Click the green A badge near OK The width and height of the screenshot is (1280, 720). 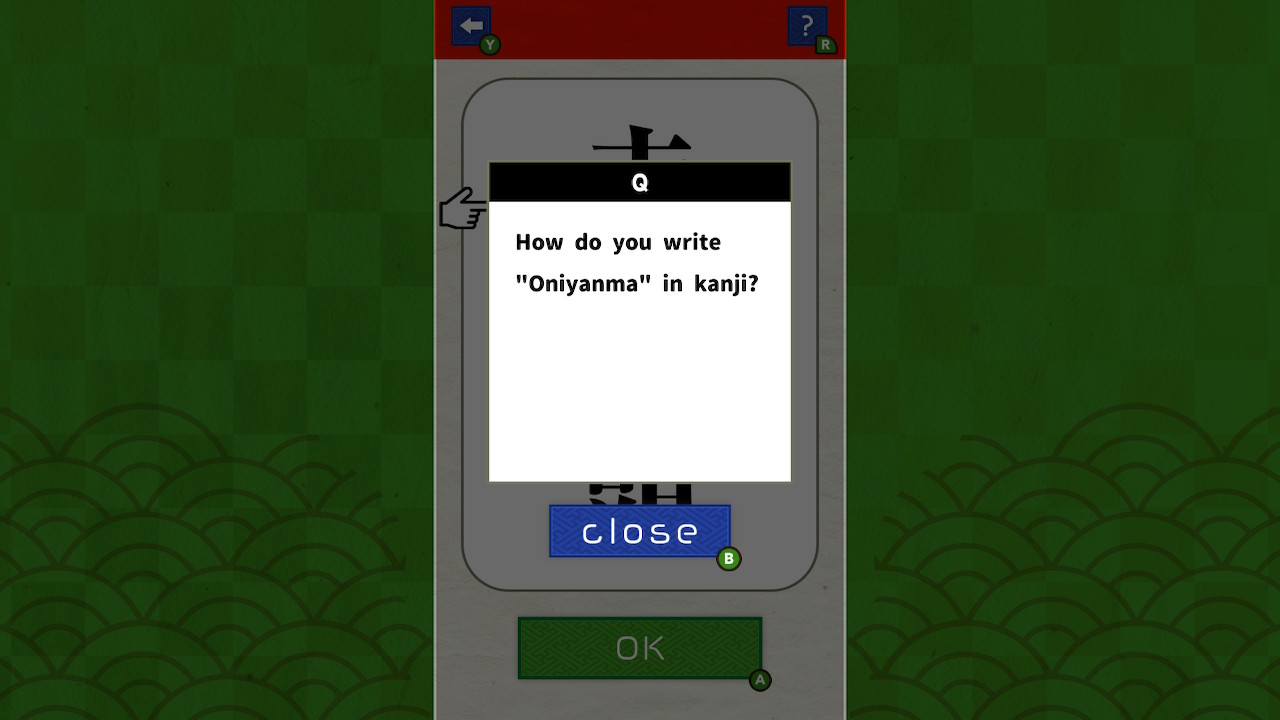coord(760,680)
